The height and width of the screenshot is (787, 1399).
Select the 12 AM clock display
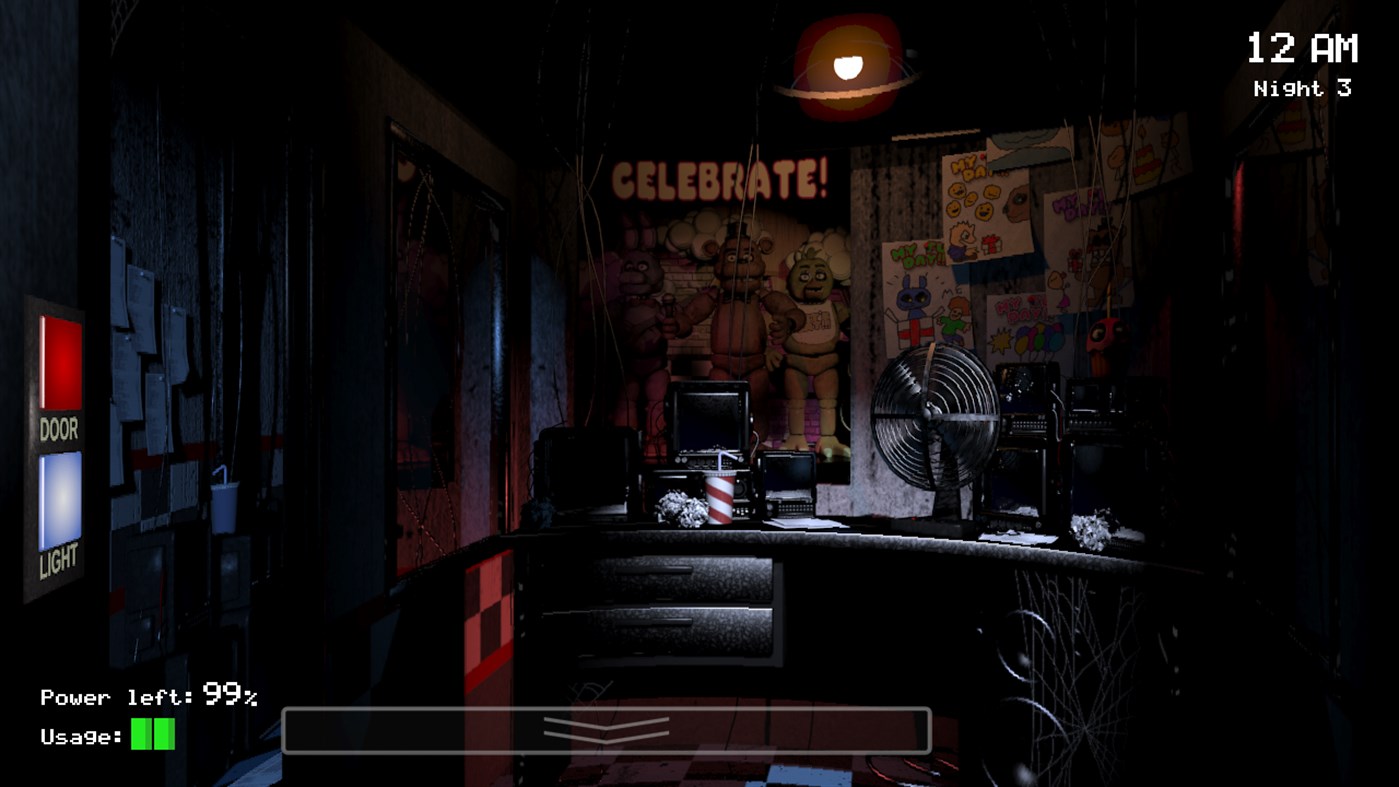click(1302, 45)
